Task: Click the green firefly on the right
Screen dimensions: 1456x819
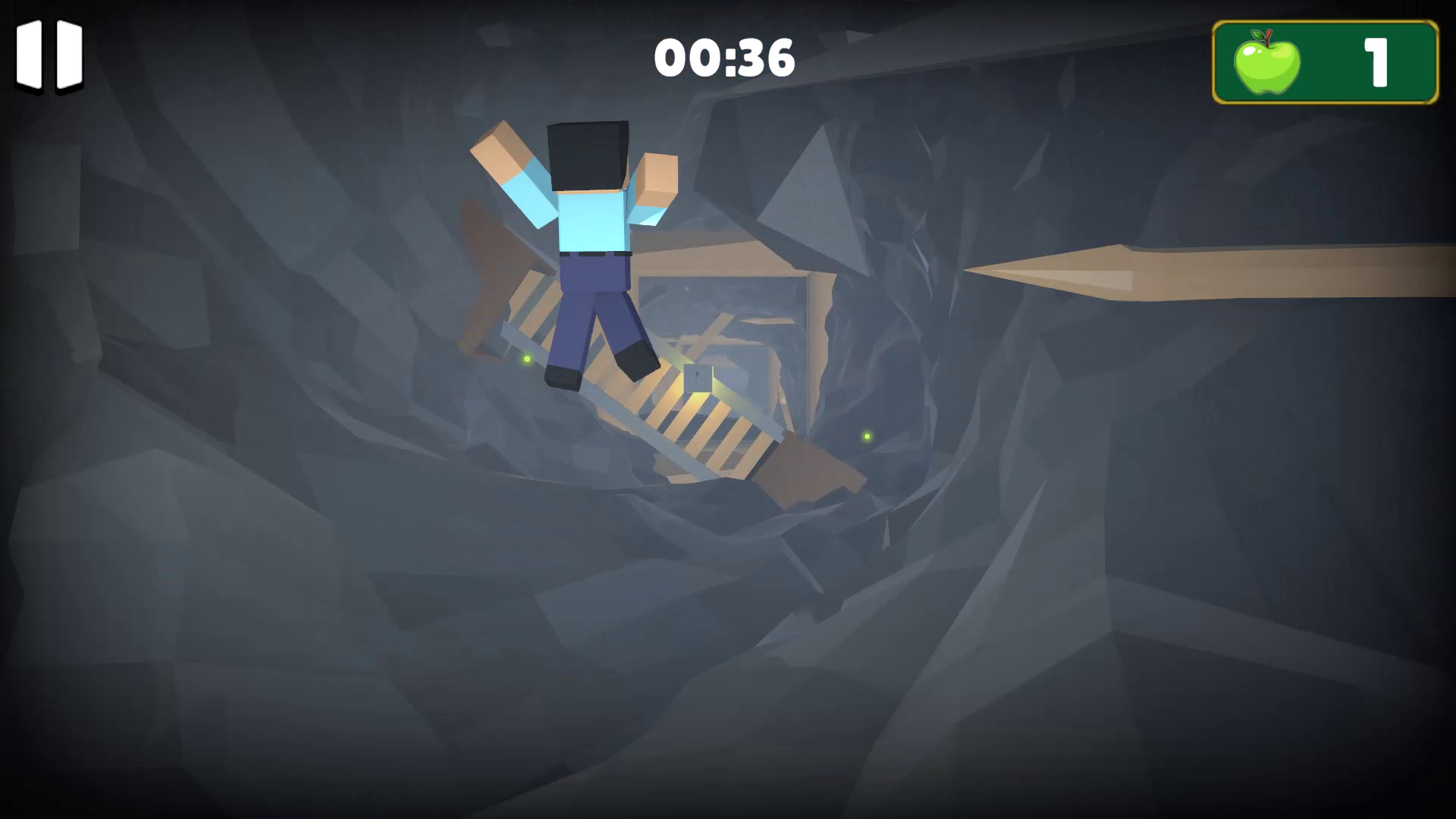Action: click(864, 435)
